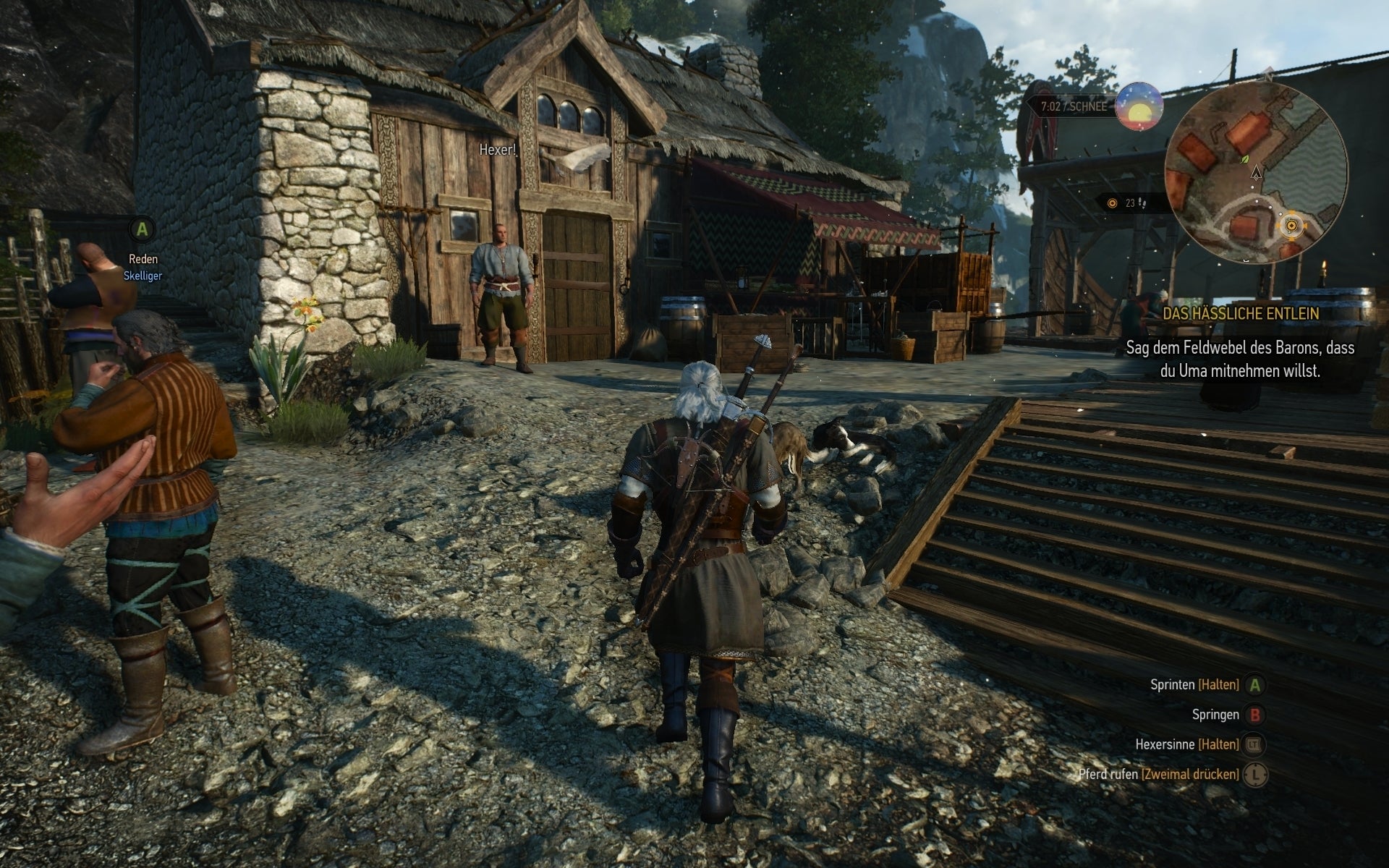Toggle Sprinten via its Halten label
The height and width of the screenshot is (868, 1389).
click(1218, 686)
